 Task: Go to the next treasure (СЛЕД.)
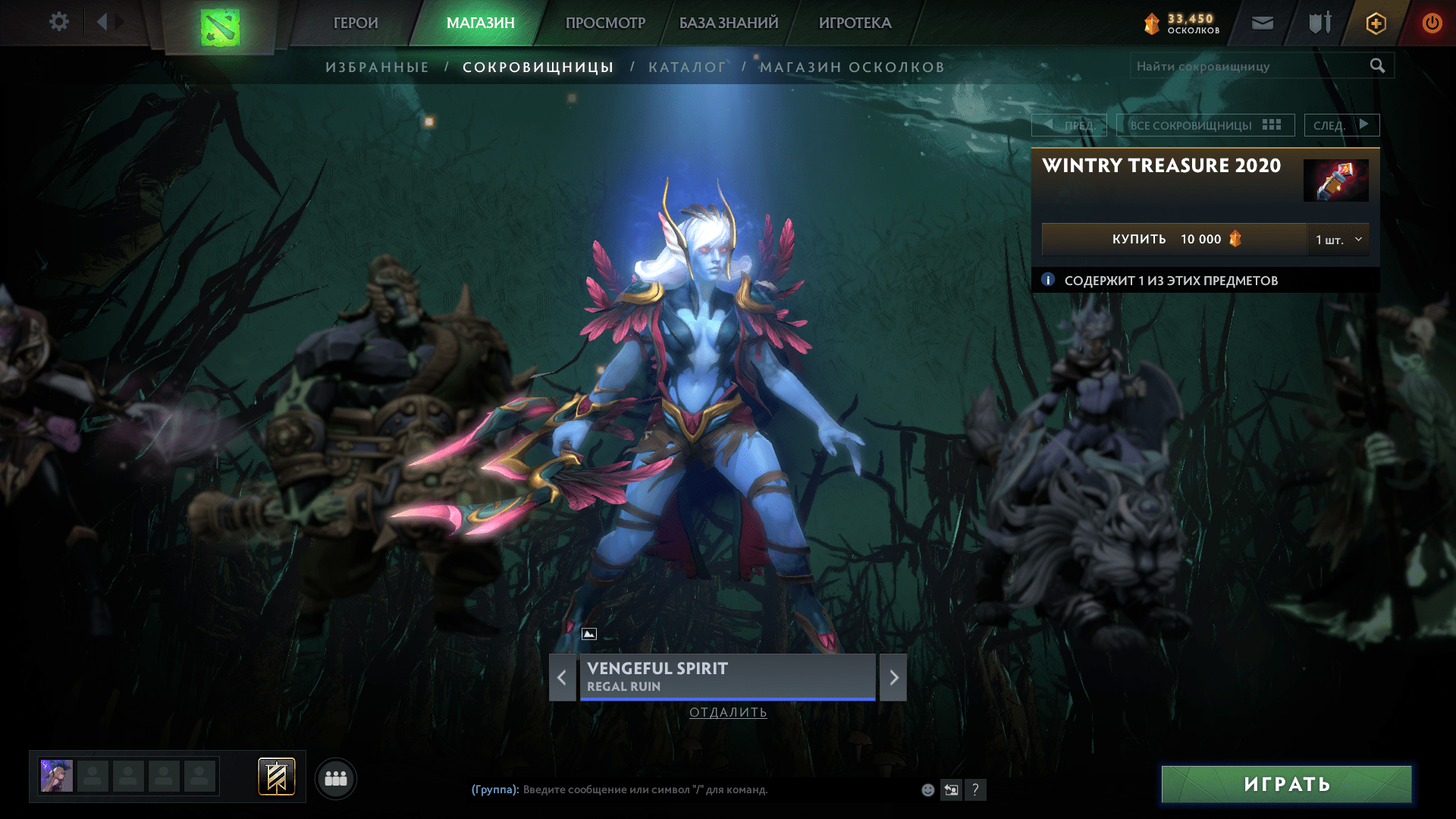(x=1341, y=125)
